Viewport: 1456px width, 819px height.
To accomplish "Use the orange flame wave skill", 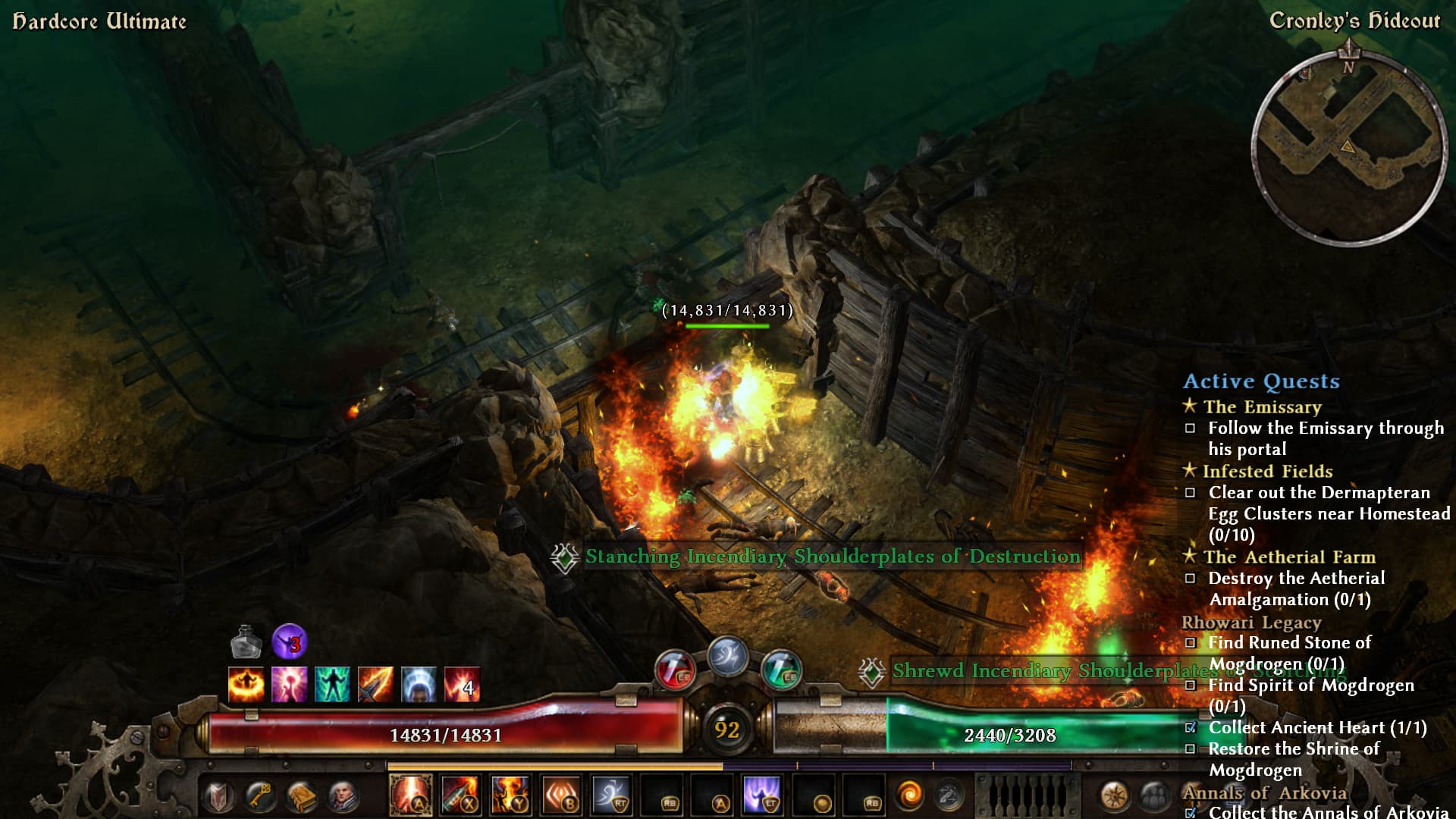I will tap(560, 795).
